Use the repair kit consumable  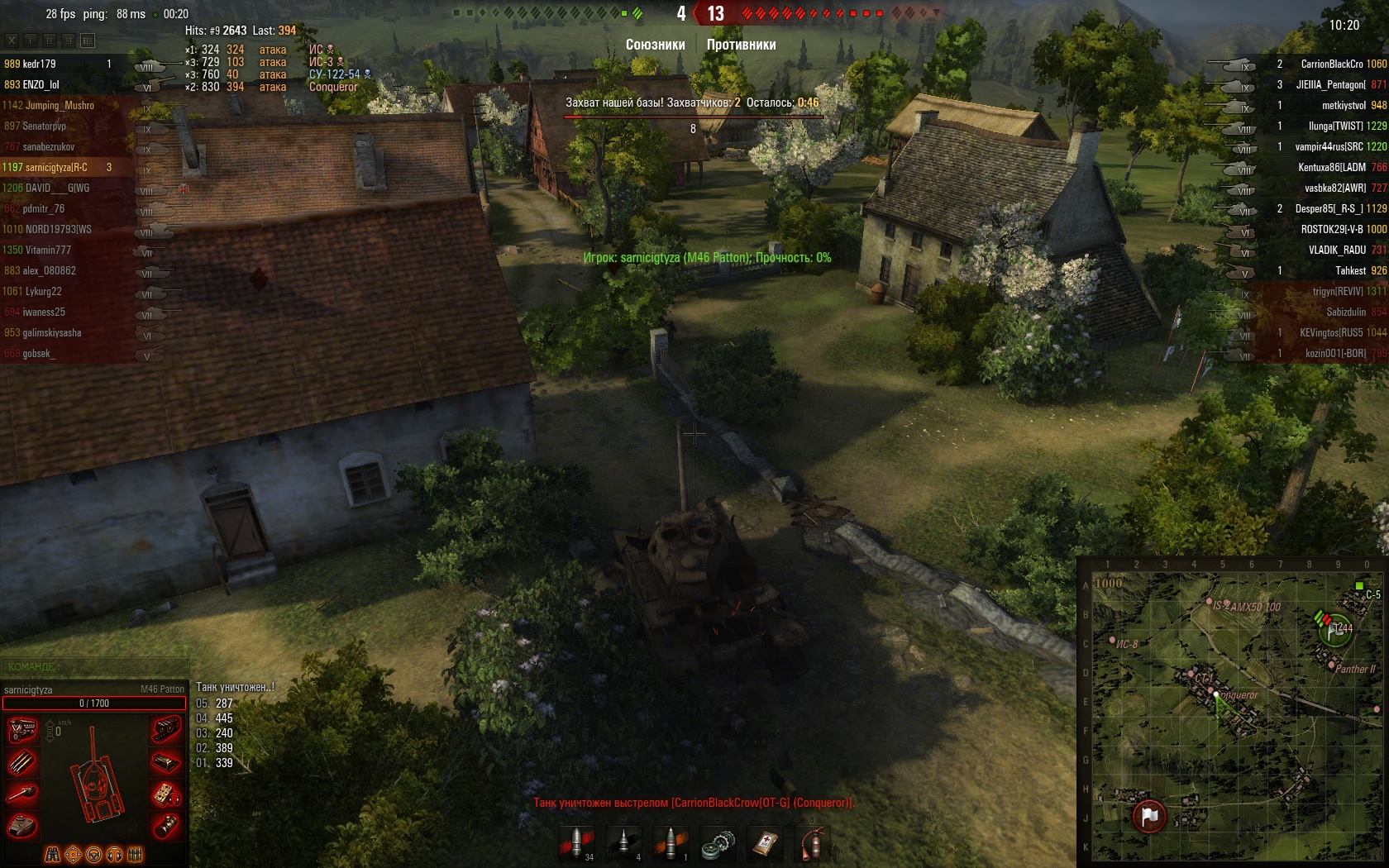[718, 842]
